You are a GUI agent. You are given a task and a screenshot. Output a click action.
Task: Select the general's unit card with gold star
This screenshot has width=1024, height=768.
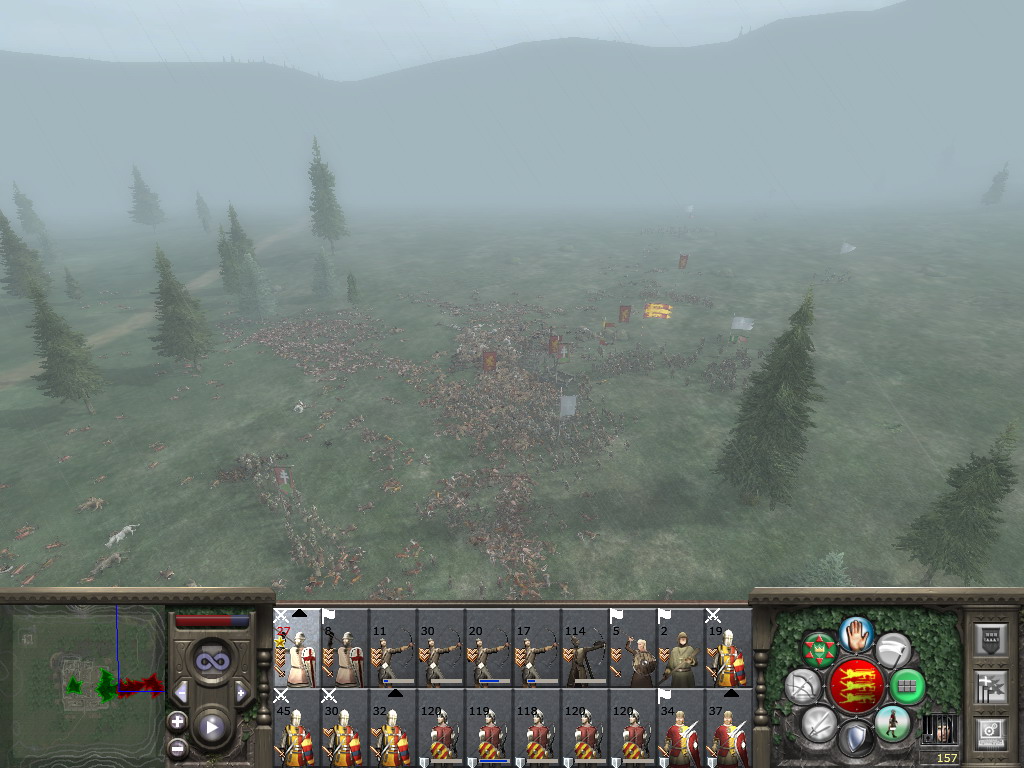(x=297, y=648)
